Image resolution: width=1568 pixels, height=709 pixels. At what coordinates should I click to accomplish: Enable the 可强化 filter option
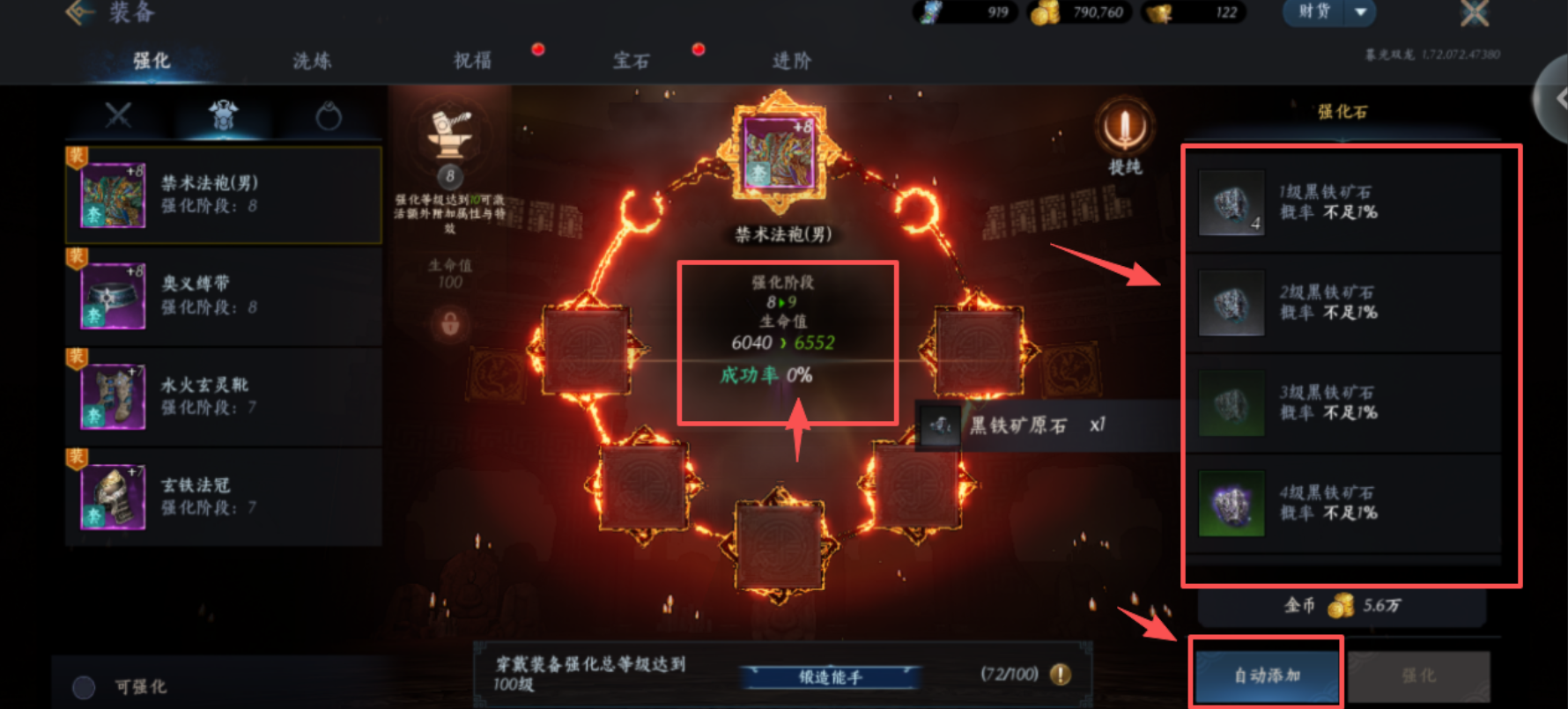[x=85, y=686]
